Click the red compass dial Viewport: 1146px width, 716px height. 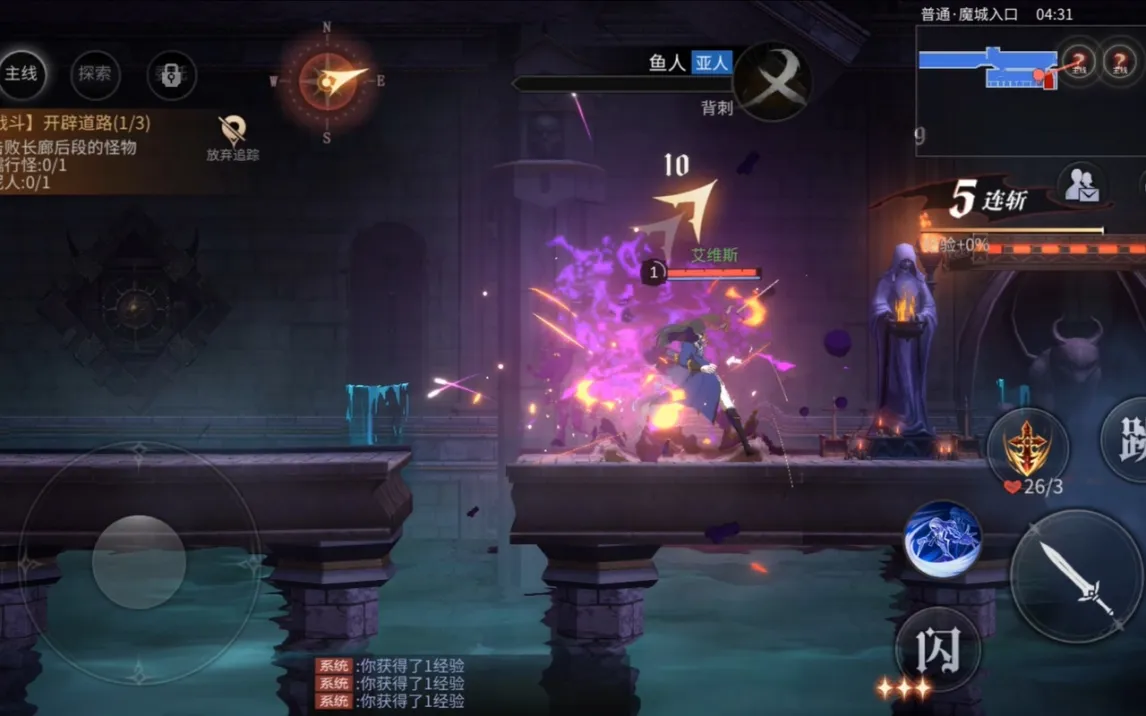[x=327, y=81]
